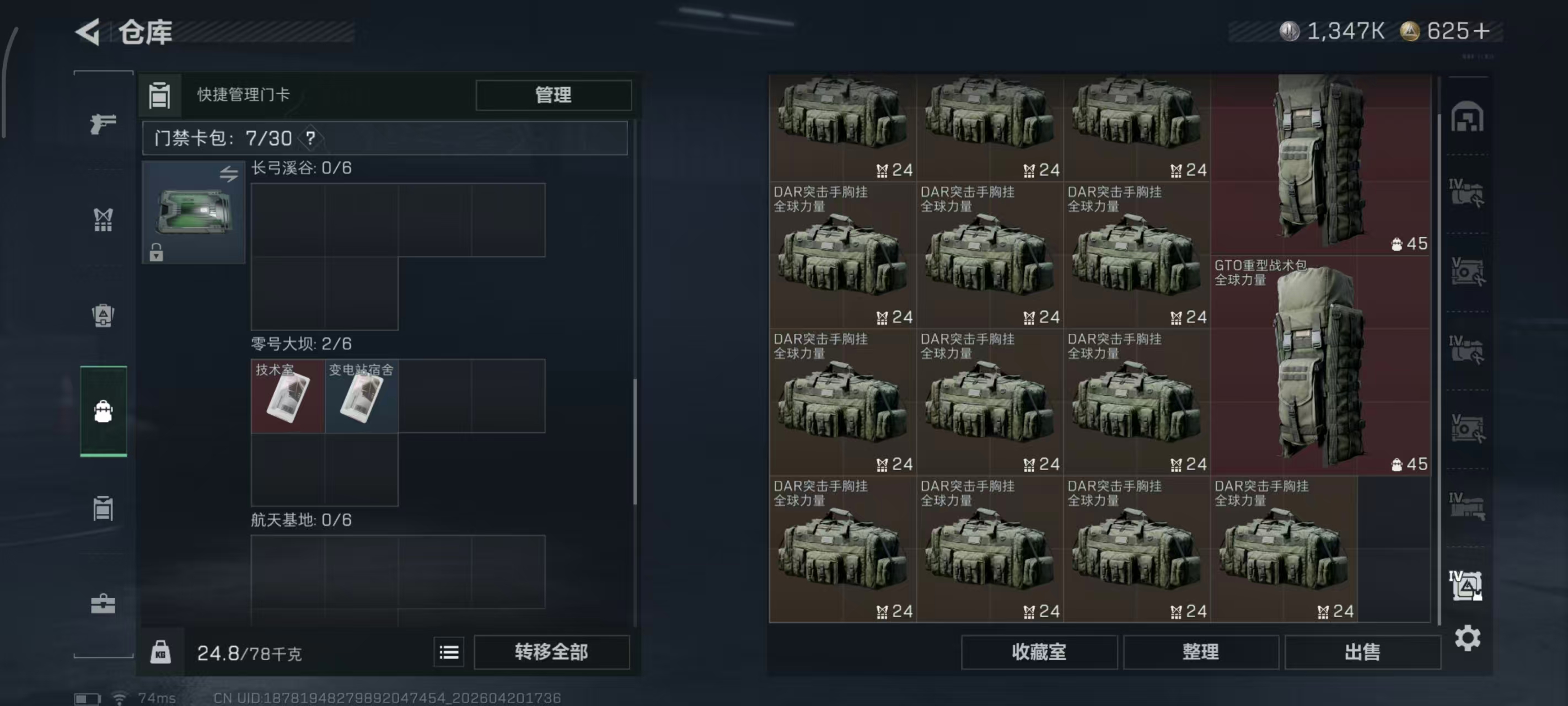Open the weight indicator bag icon
Screen dimensions: 1568x706
(x=162, y=652)
